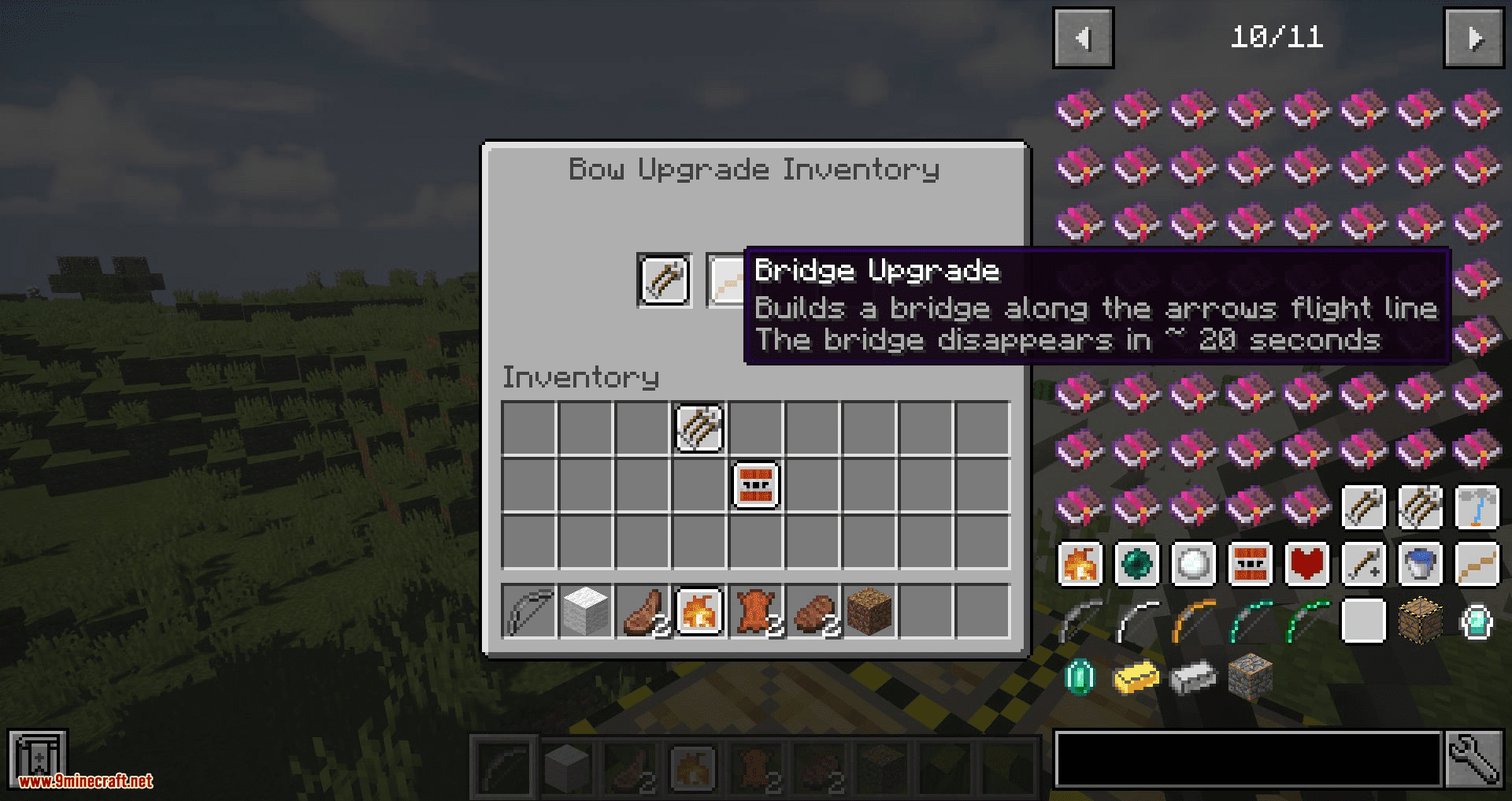Select the fire upgrade in the hotbar

pos(699,610)
